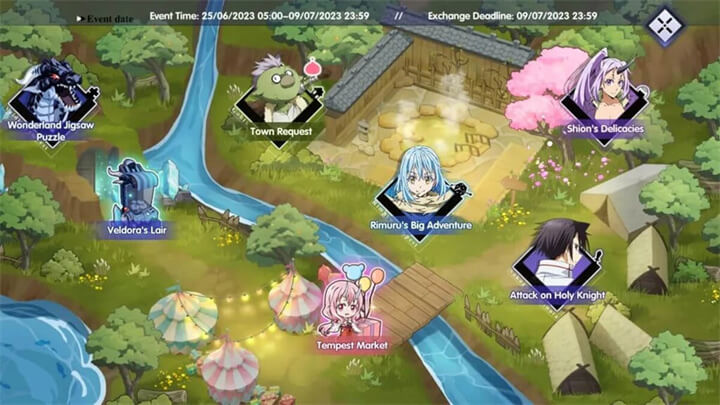Open the Wonderland Jigsaw Puzzle event

tap(52, 100)
